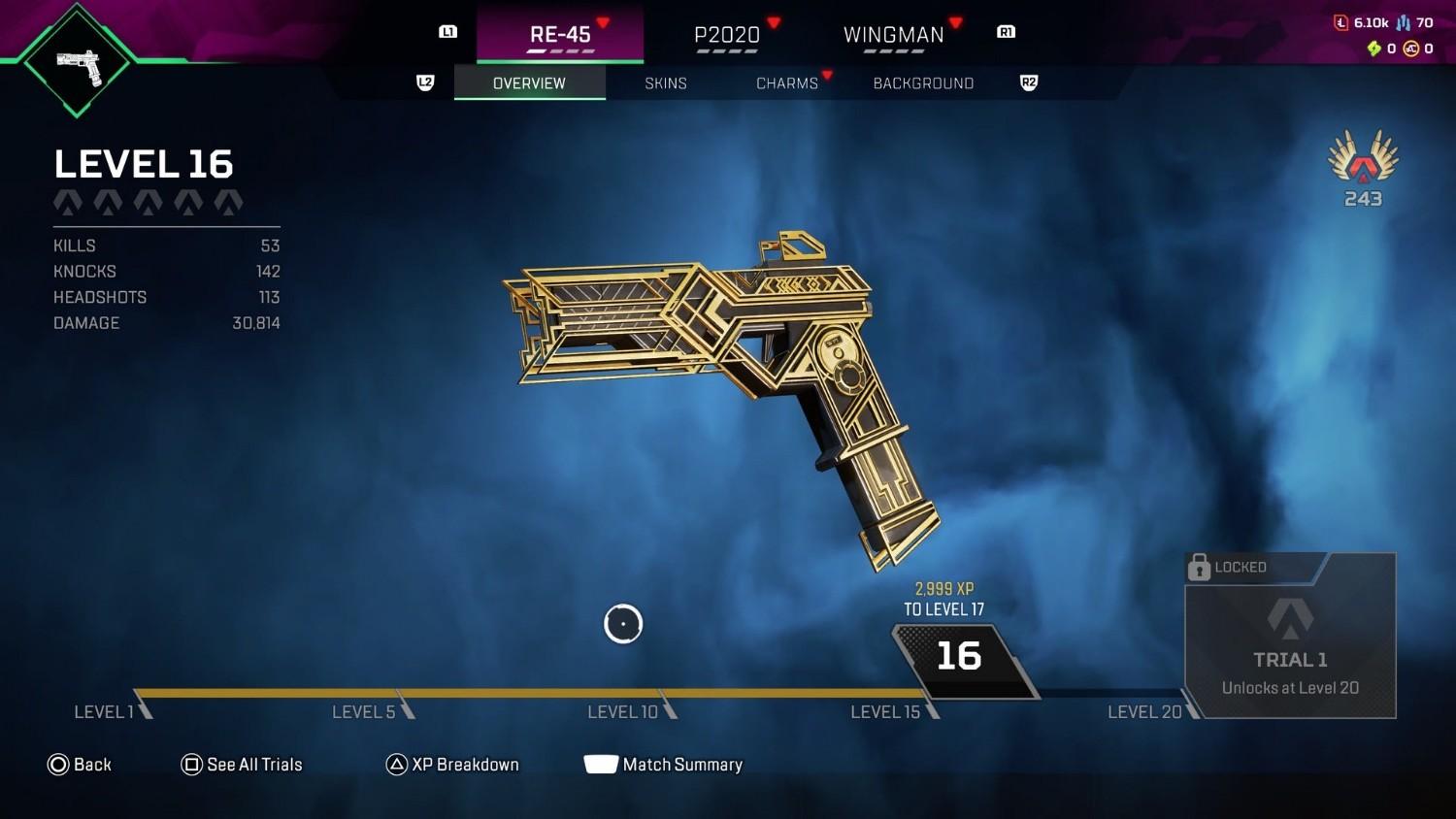Select the L1 shoulder button prompt
Screen dimensions: 1456x819
coord(447,32)
